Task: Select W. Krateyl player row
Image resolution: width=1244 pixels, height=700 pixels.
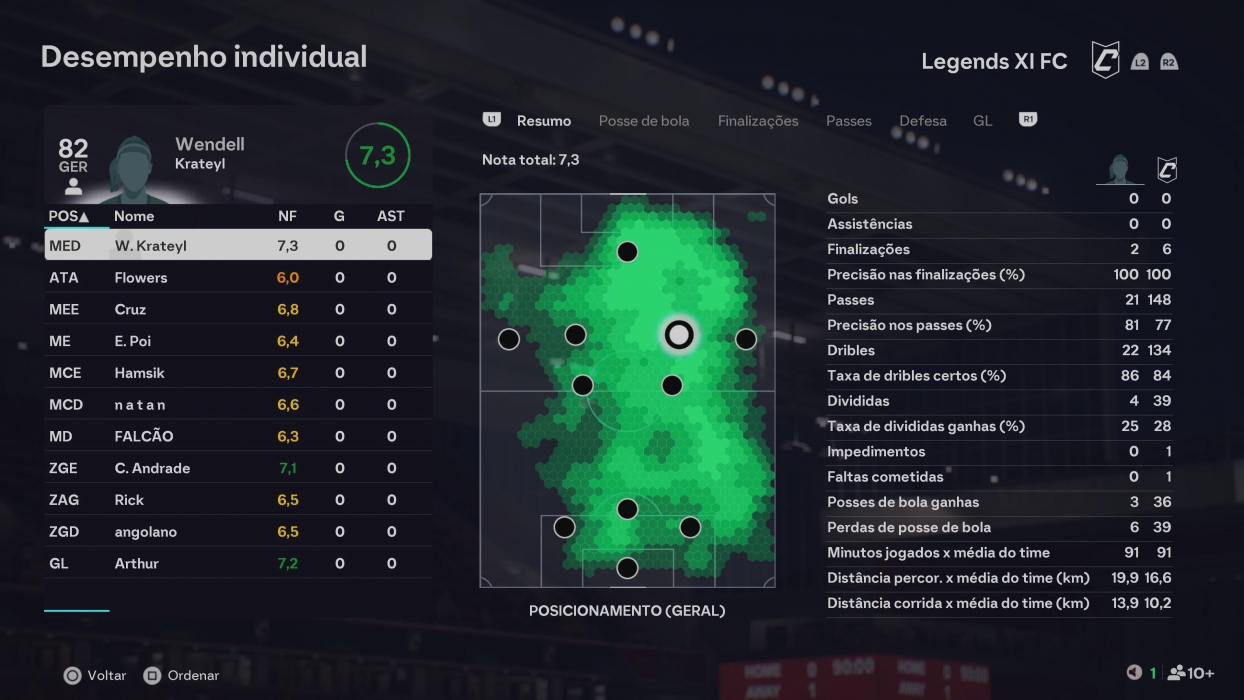Action: (x=238, y=246)
